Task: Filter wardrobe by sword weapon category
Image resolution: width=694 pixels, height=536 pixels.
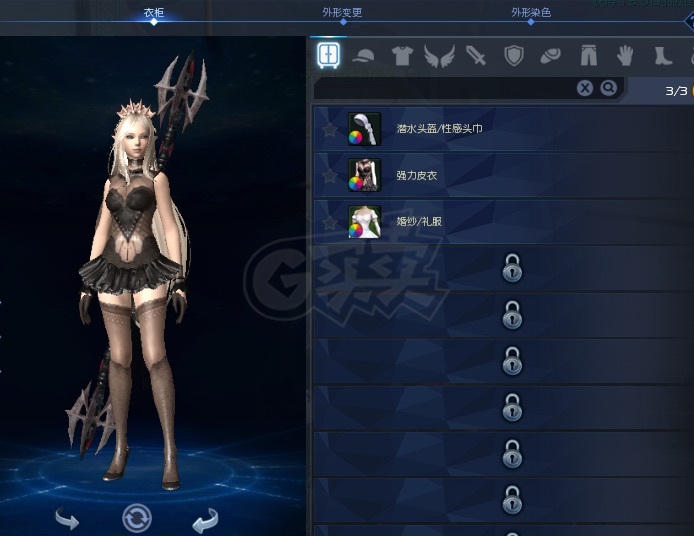Action: (x=476, y=55)
